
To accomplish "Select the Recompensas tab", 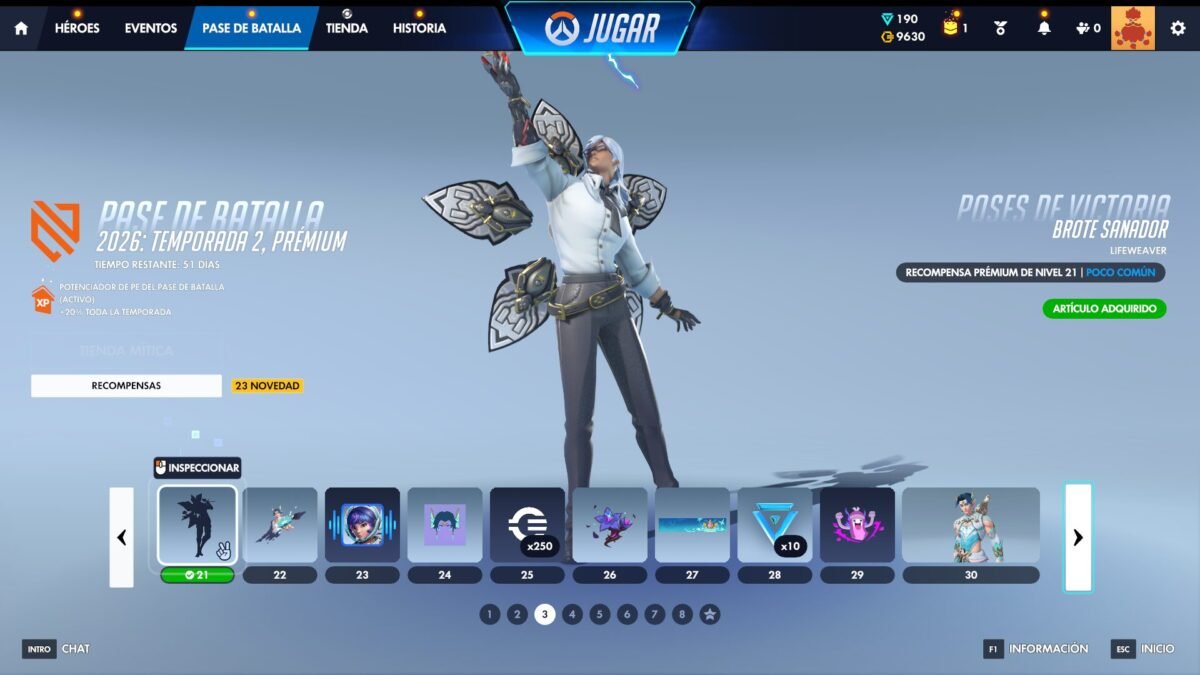I will tap(126, 385).
